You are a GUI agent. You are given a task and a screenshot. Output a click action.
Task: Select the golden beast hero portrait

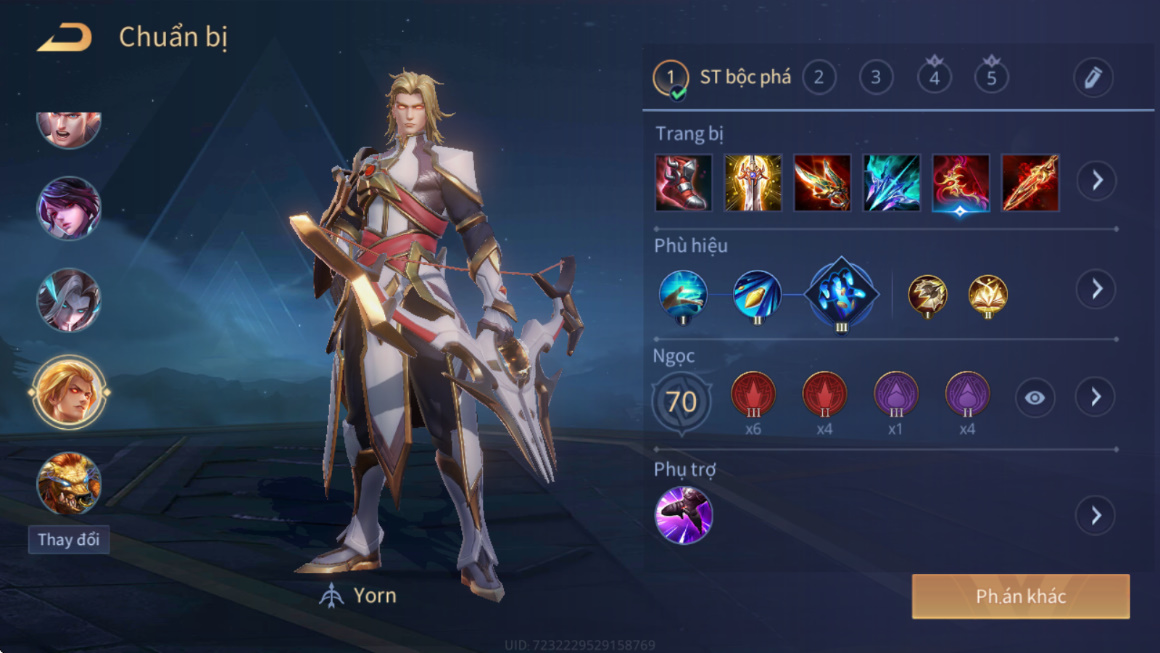(69, 483)
